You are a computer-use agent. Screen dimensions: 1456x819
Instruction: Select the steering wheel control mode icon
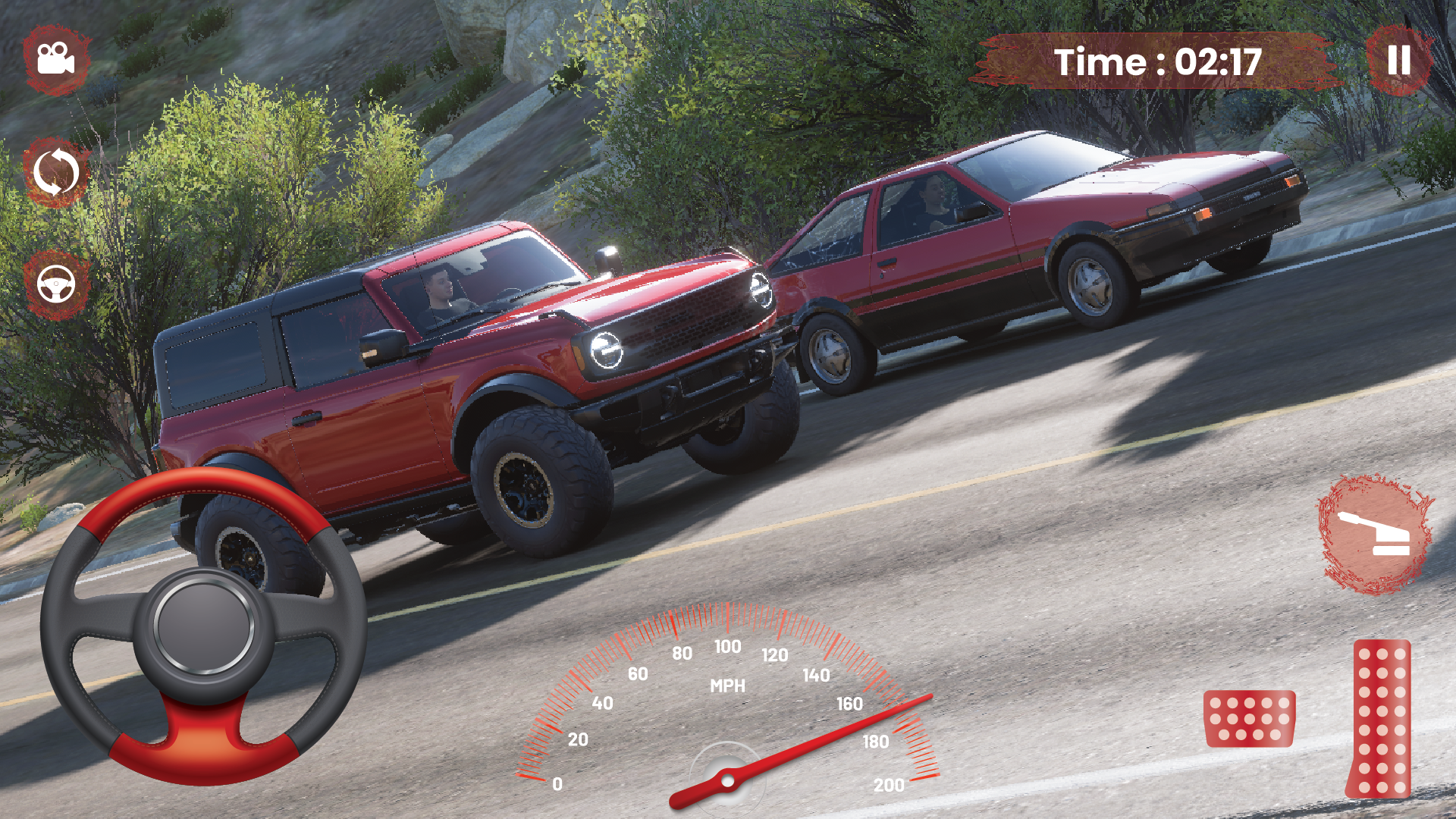(x=55, y=284)
